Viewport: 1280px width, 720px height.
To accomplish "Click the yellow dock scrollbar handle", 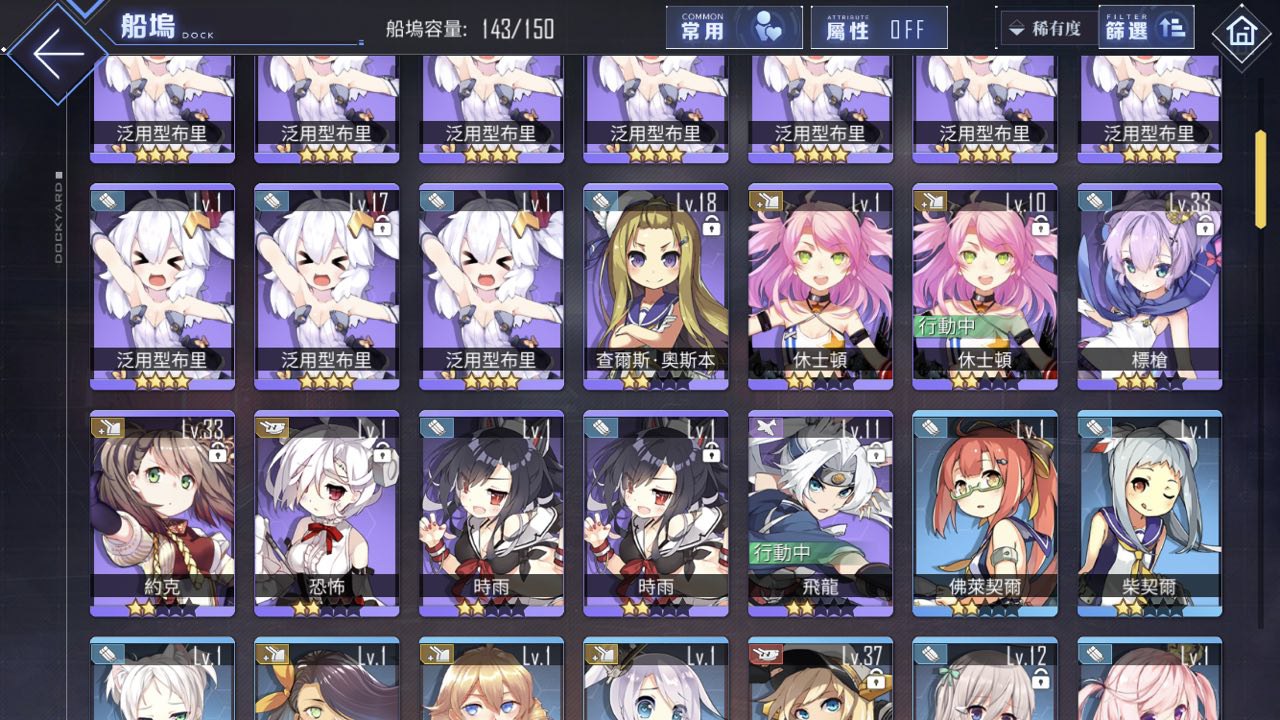I will pos(1260,179).
